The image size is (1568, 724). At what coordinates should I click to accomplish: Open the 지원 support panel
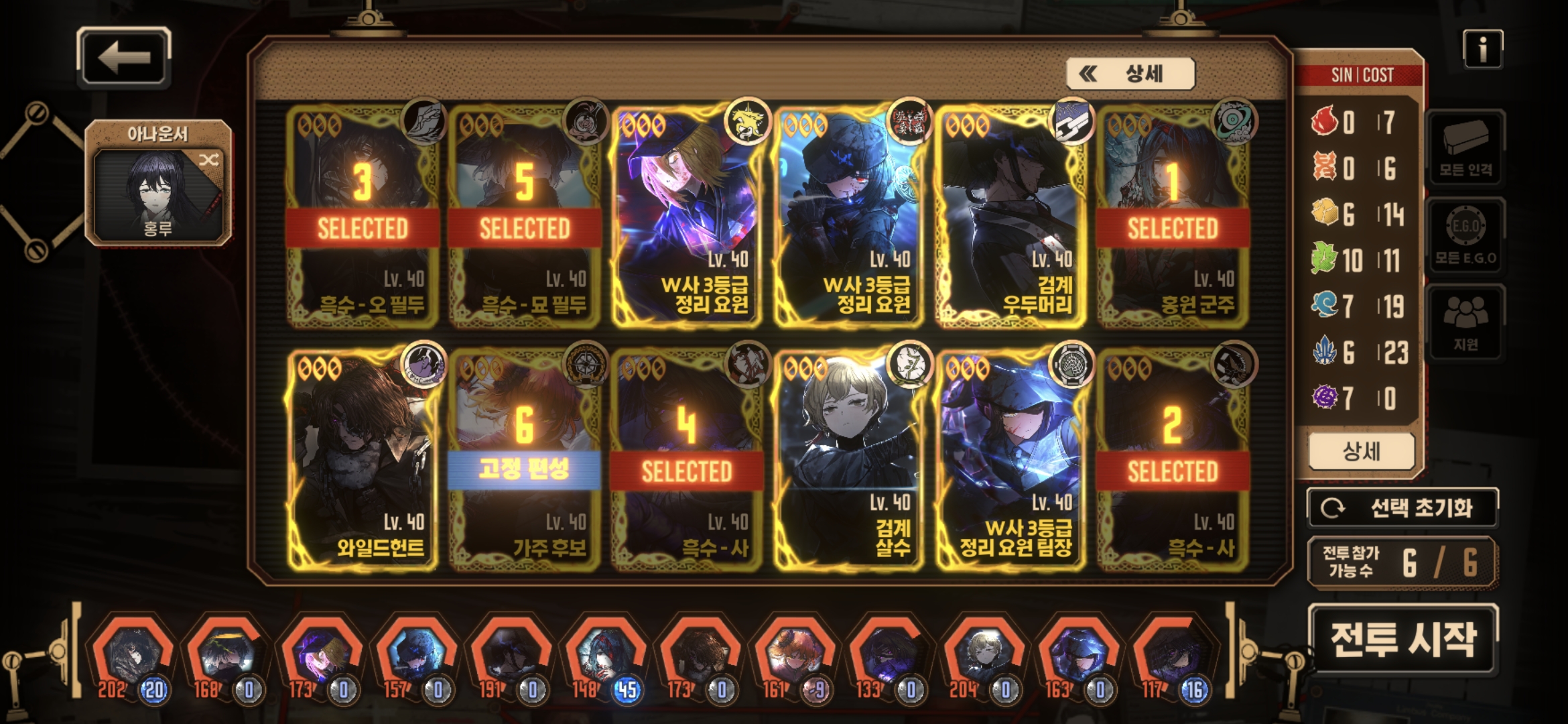pos(1465,322)
